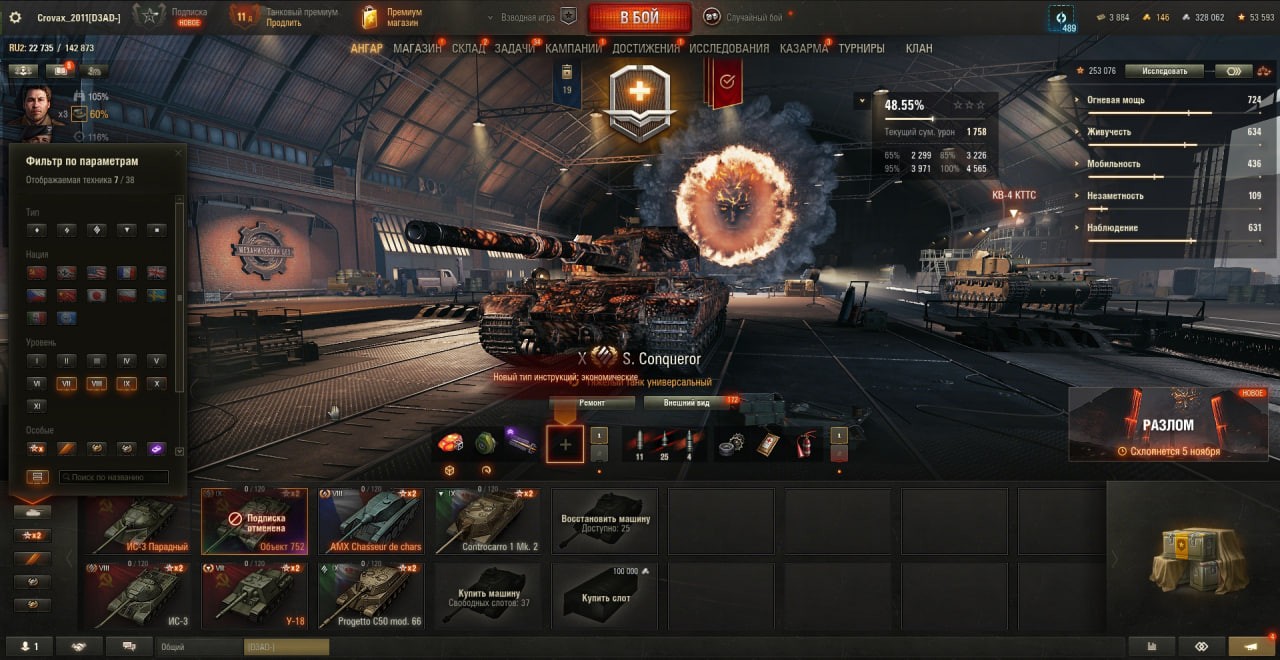Open the settings gear icon

point(15,18)
